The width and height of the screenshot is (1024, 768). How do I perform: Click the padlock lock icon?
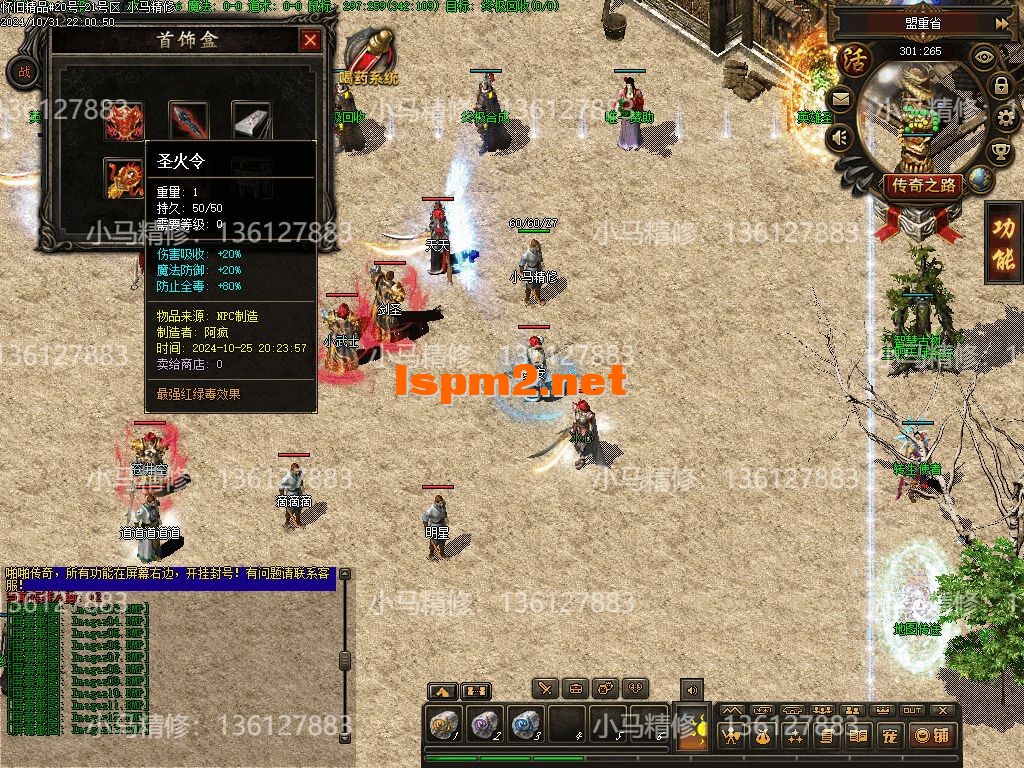1000,86
